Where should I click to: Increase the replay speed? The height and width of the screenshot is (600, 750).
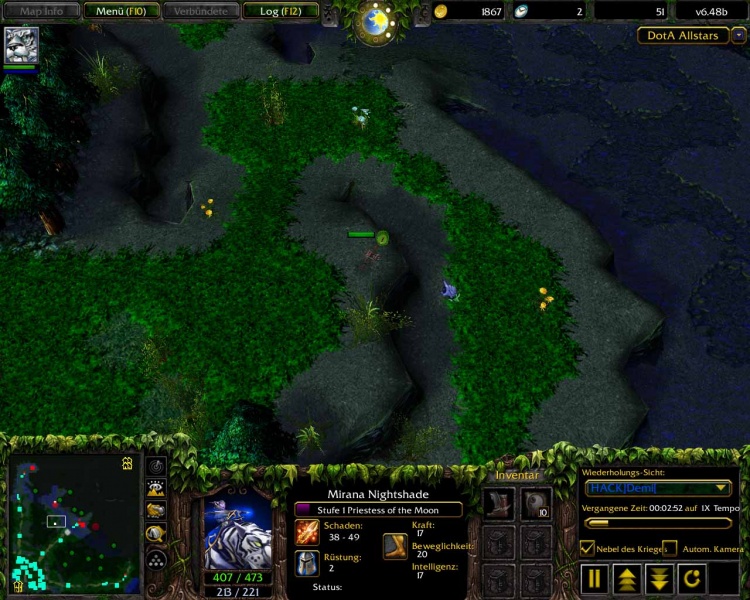coord(627,578)
